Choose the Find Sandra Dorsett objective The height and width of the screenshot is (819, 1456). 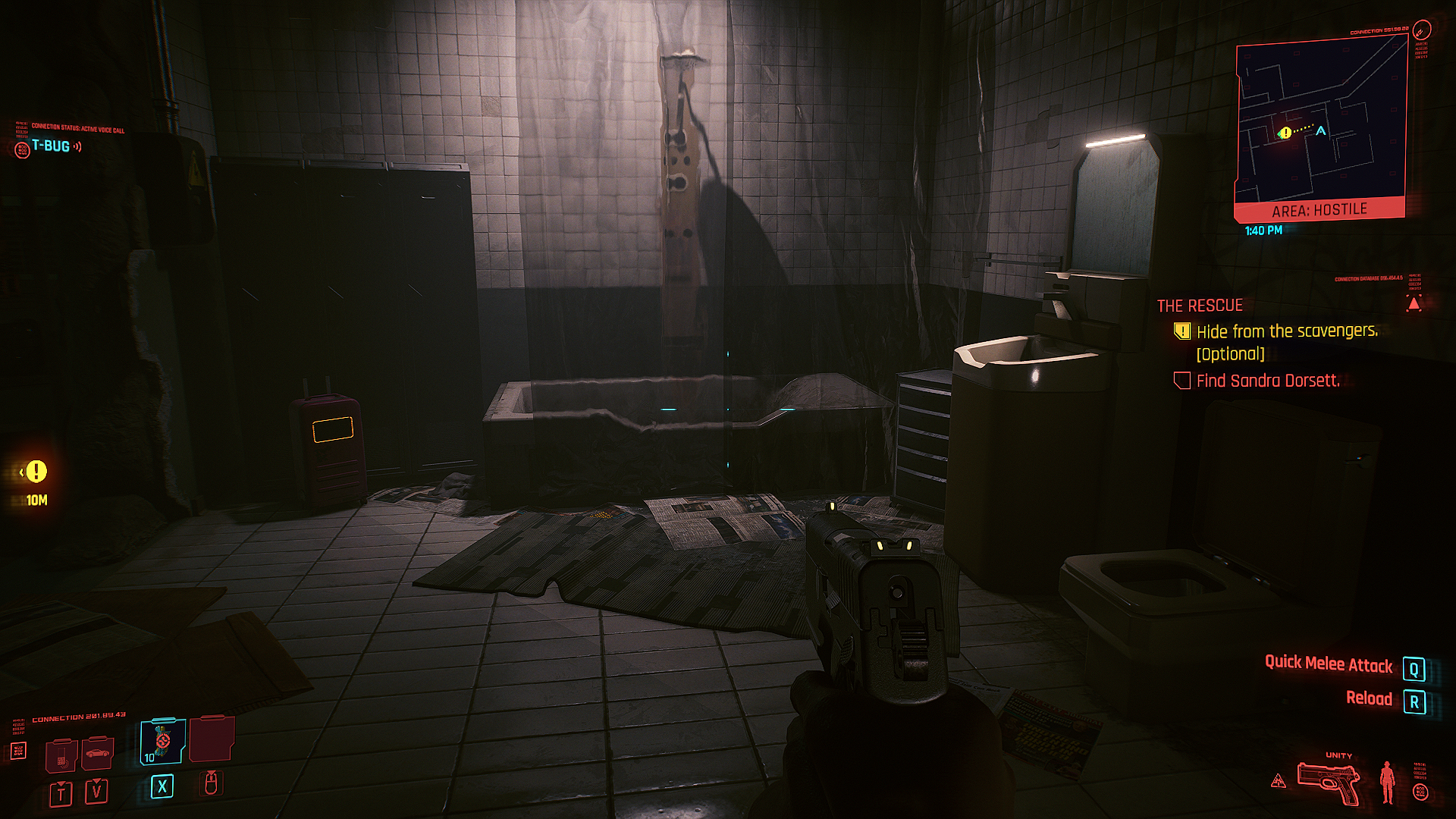1268,381
